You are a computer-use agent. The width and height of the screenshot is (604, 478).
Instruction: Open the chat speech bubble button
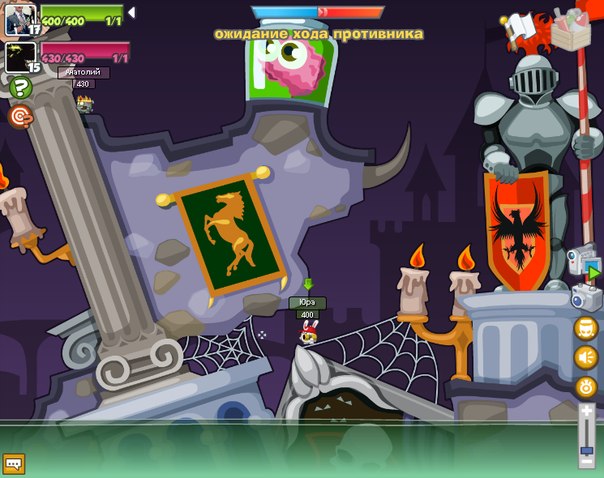[x=13, y=464]
